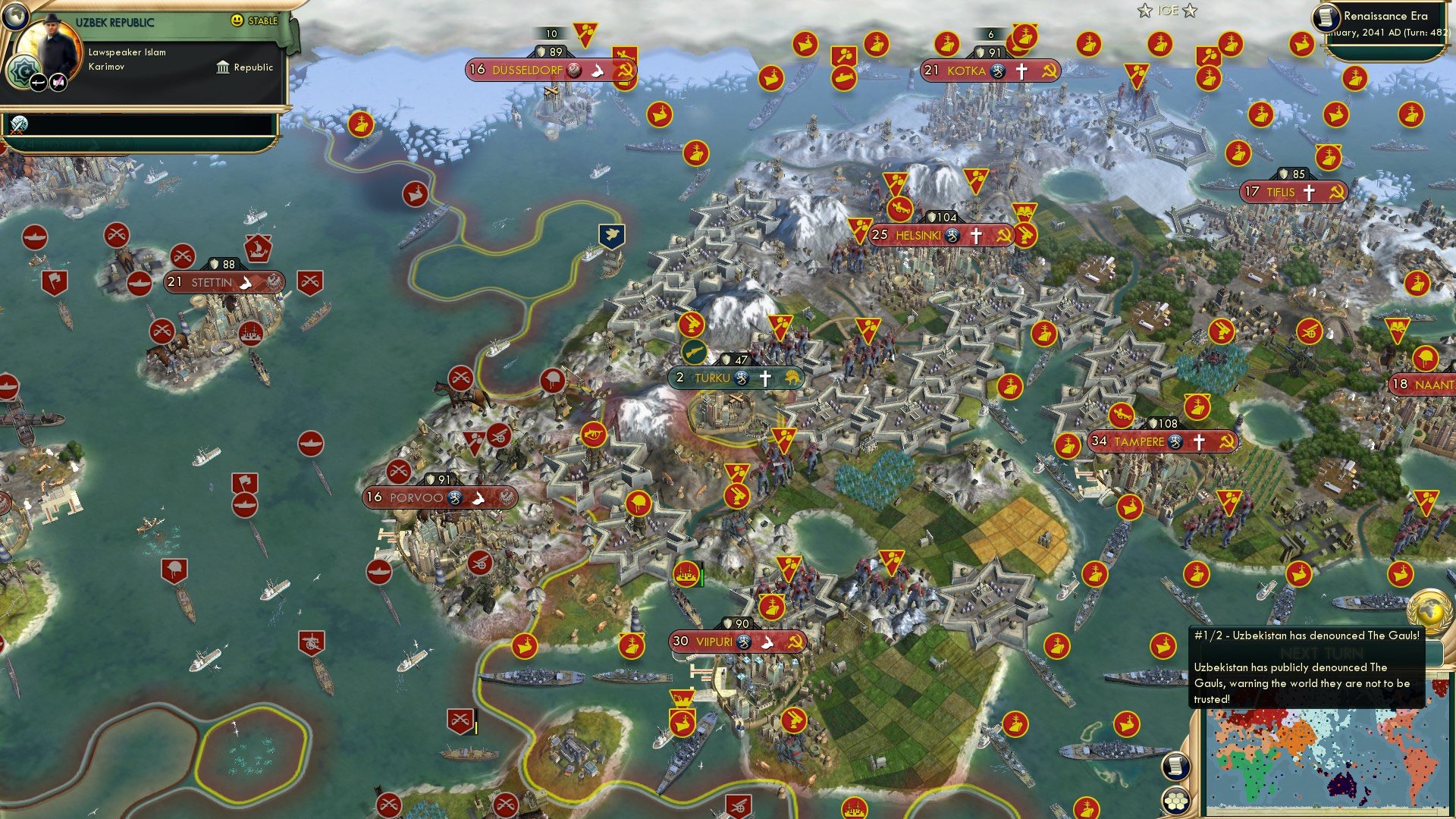Screen dimensions: 1456x819
Task: Open the Social Policies scroll icon
Action: click(x=1177, y=767)
